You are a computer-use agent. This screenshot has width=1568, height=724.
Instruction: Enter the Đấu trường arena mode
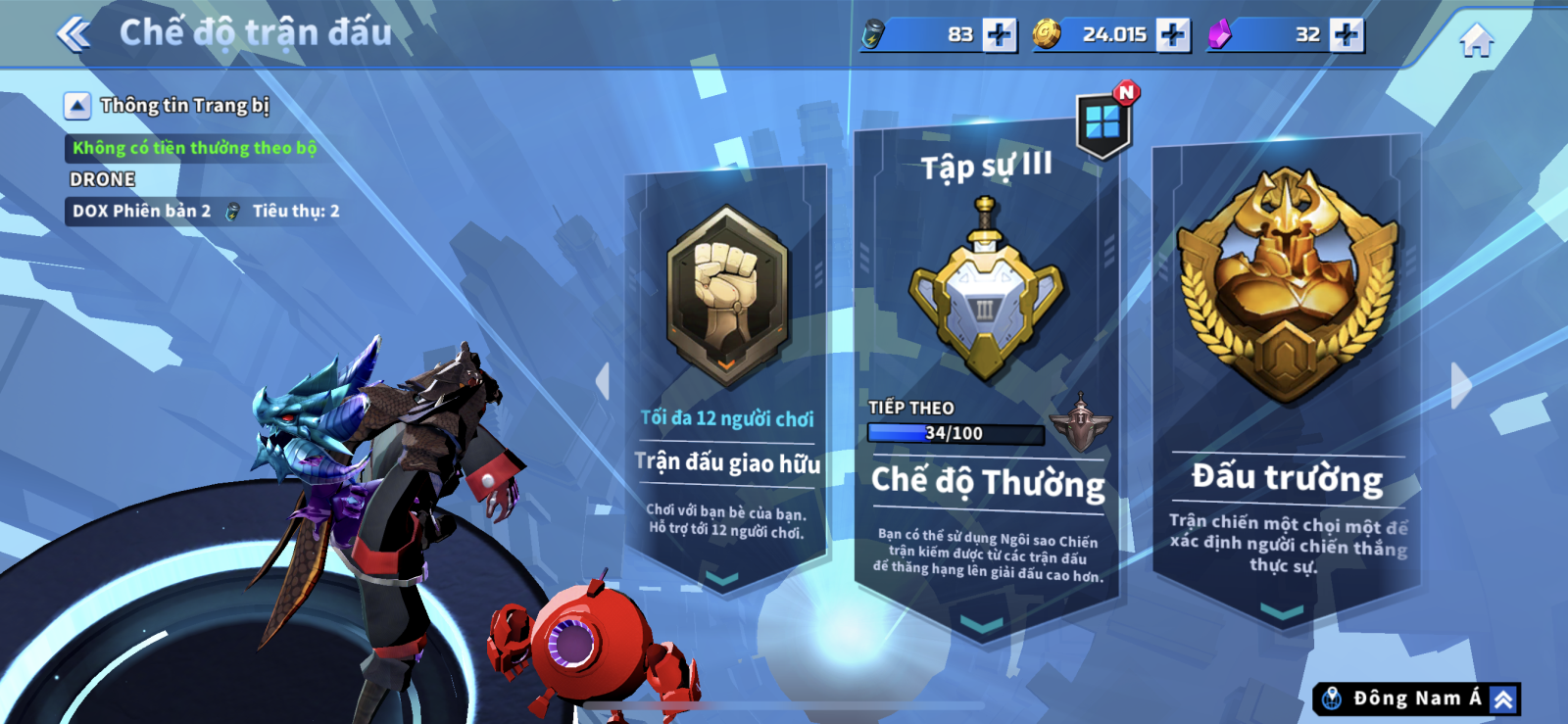click(x=1286, y=382)
